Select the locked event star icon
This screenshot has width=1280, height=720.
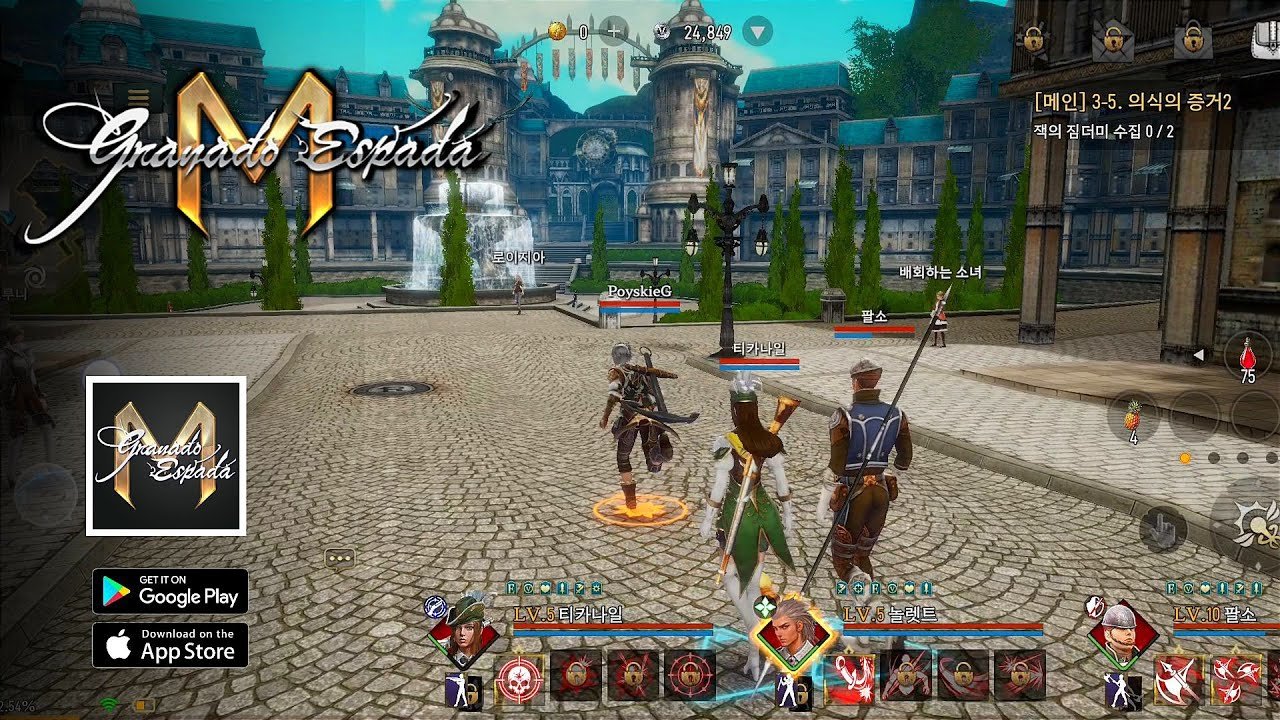pos(1033,37)
